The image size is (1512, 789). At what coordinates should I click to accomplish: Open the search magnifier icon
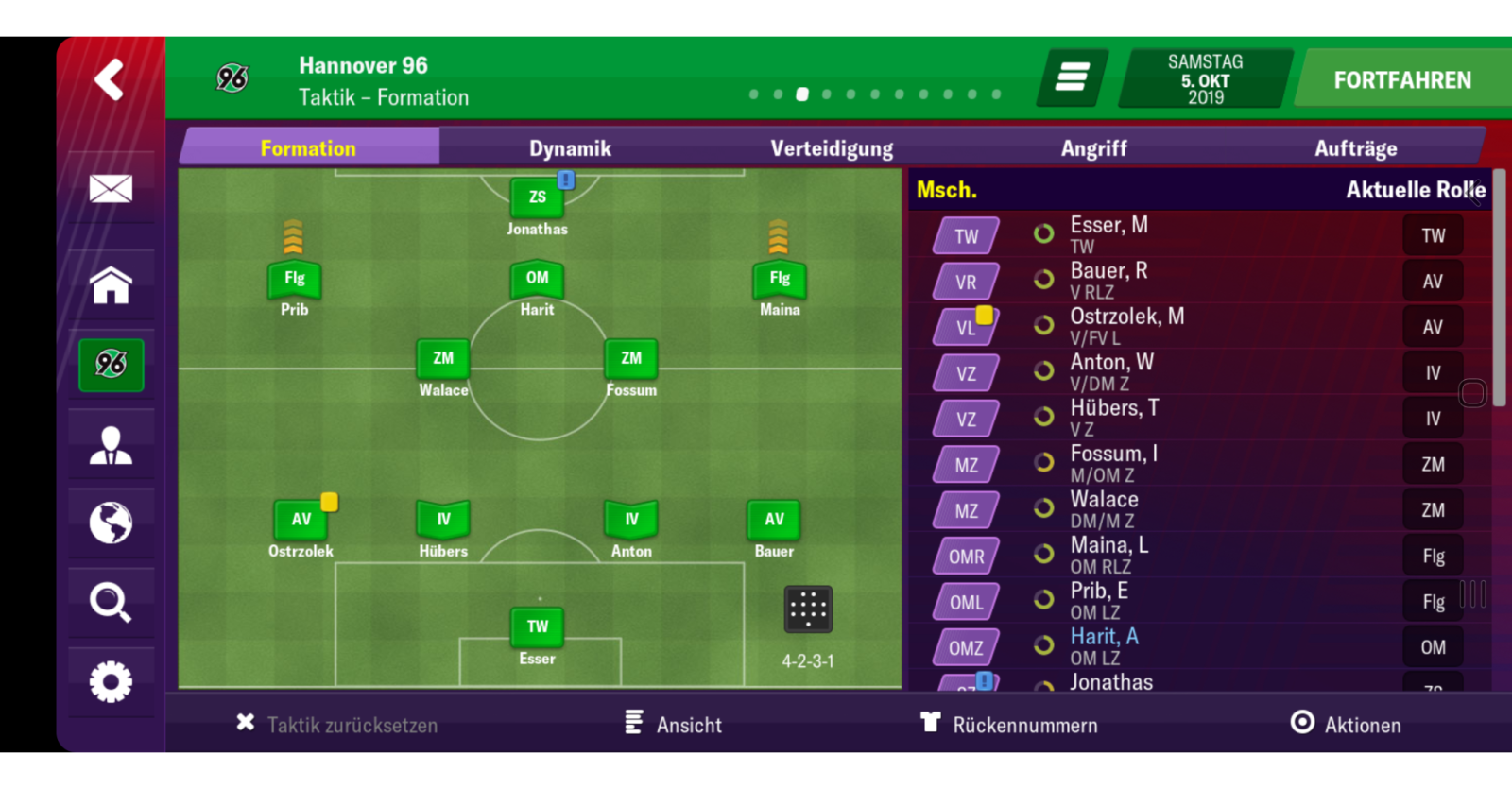(111, 602)
